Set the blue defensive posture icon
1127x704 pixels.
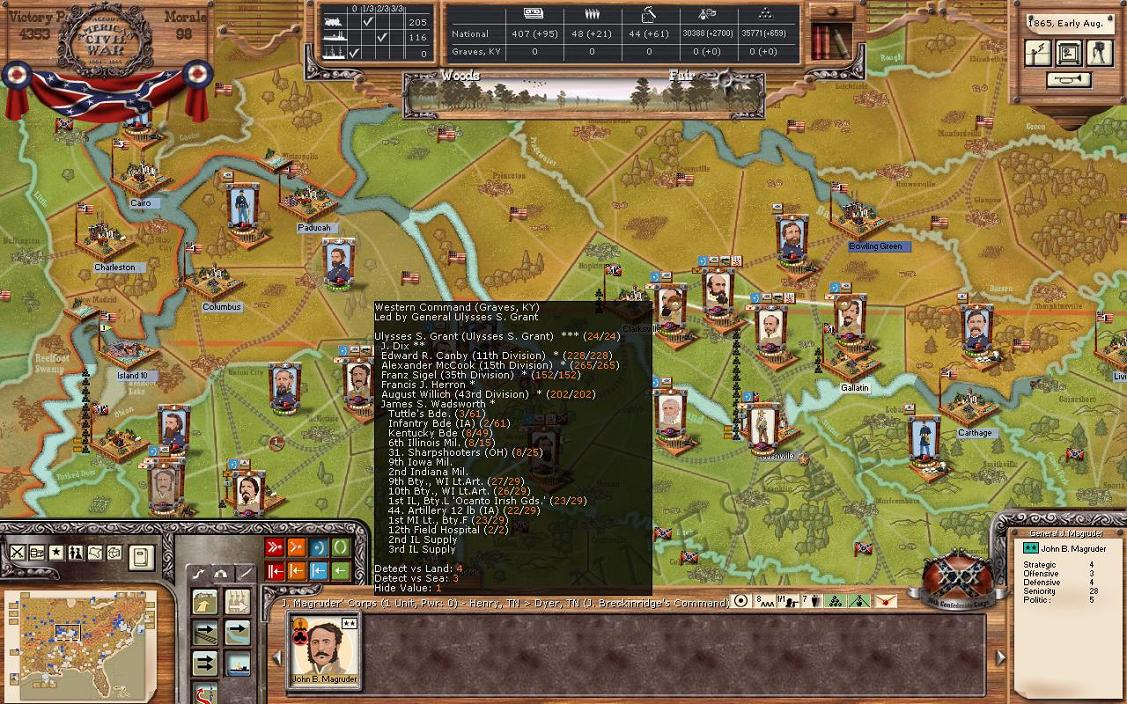[319, 548]
